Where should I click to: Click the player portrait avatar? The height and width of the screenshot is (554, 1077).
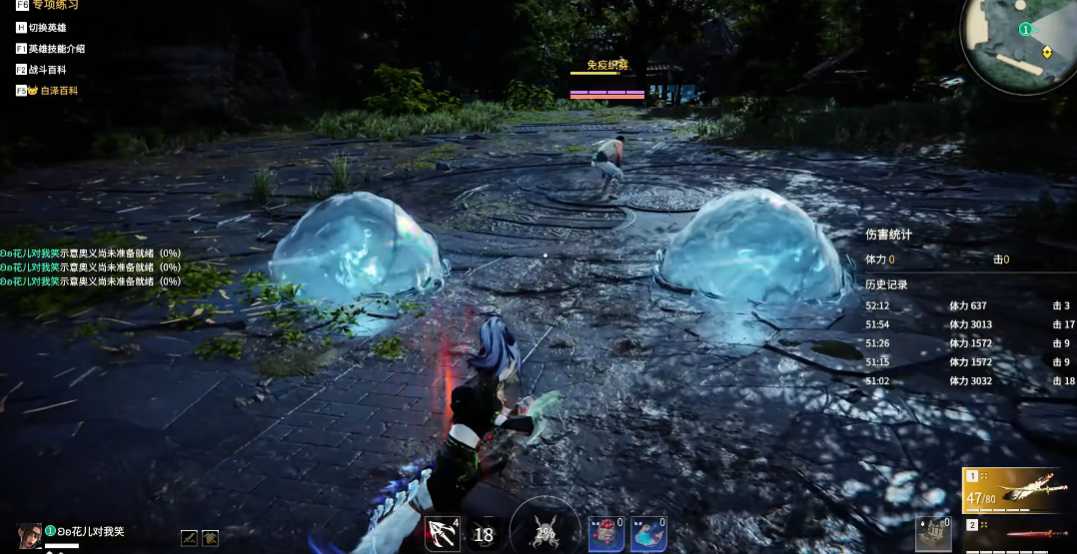coord(29,535)
